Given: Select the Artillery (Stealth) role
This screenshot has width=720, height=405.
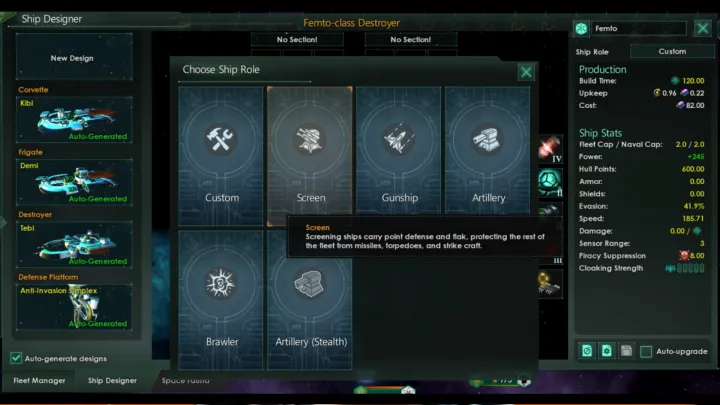Looking at the screenshot, I should pos(310,299).
